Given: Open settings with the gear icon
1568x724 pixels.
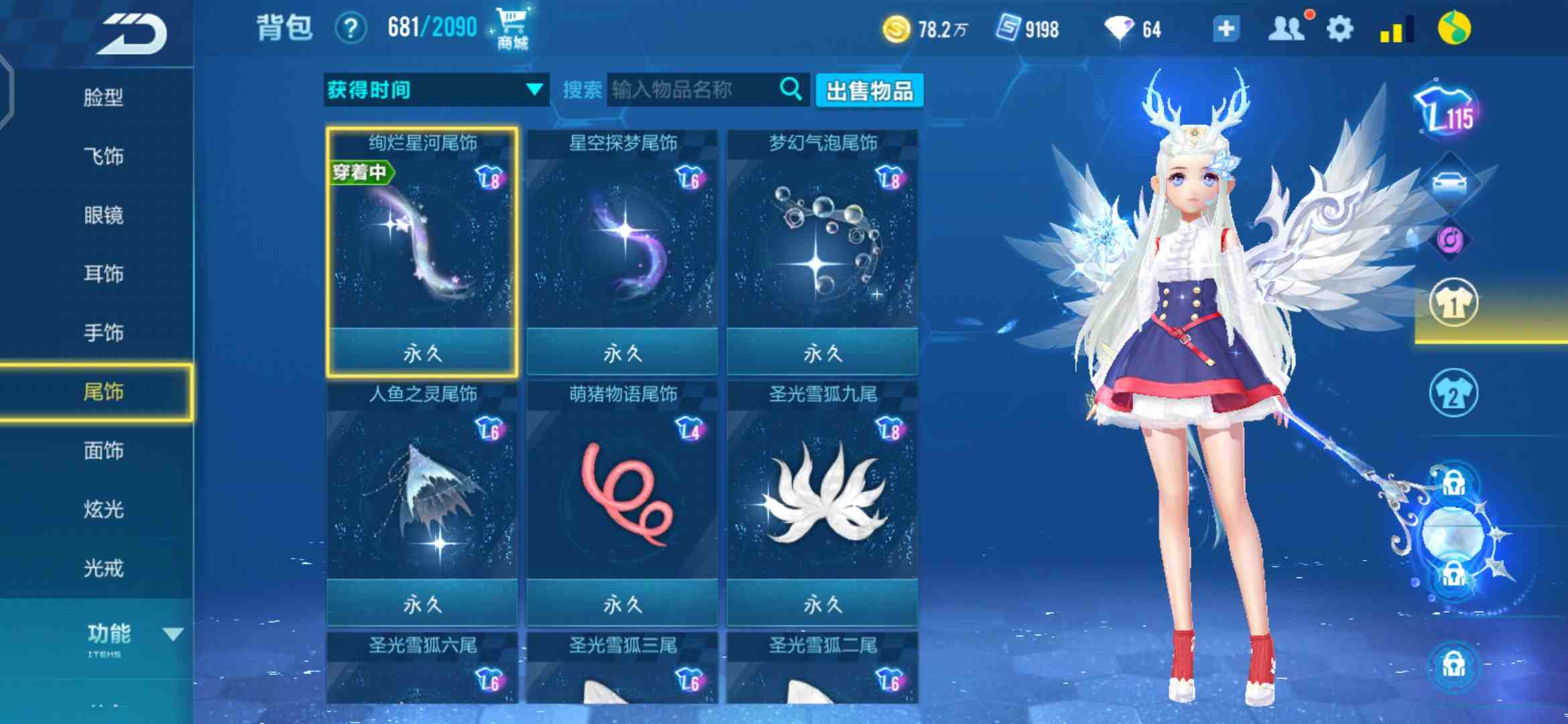Looking at the screenshot, I should click(1340, 29).
